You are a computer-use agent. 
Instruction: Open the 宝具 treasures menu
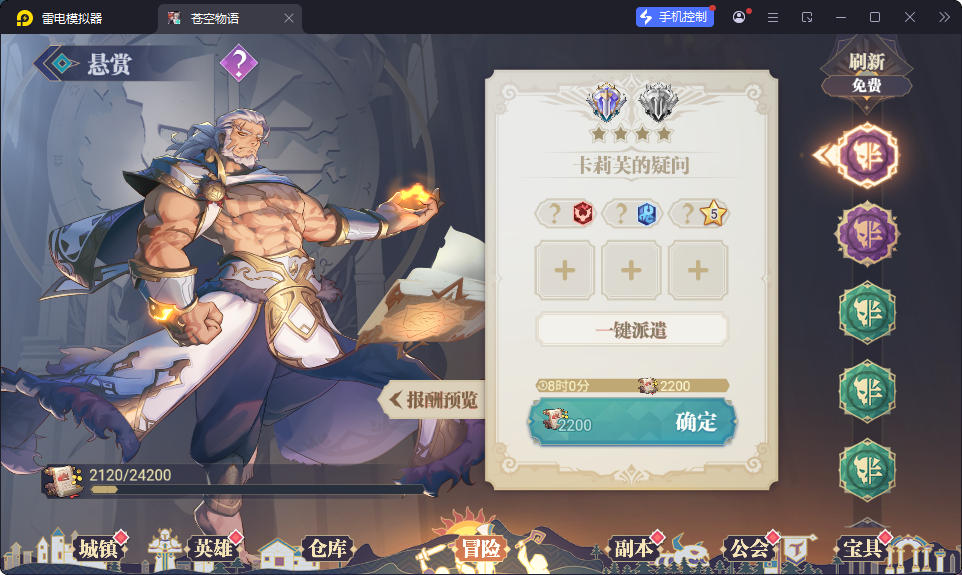[862, 548]
